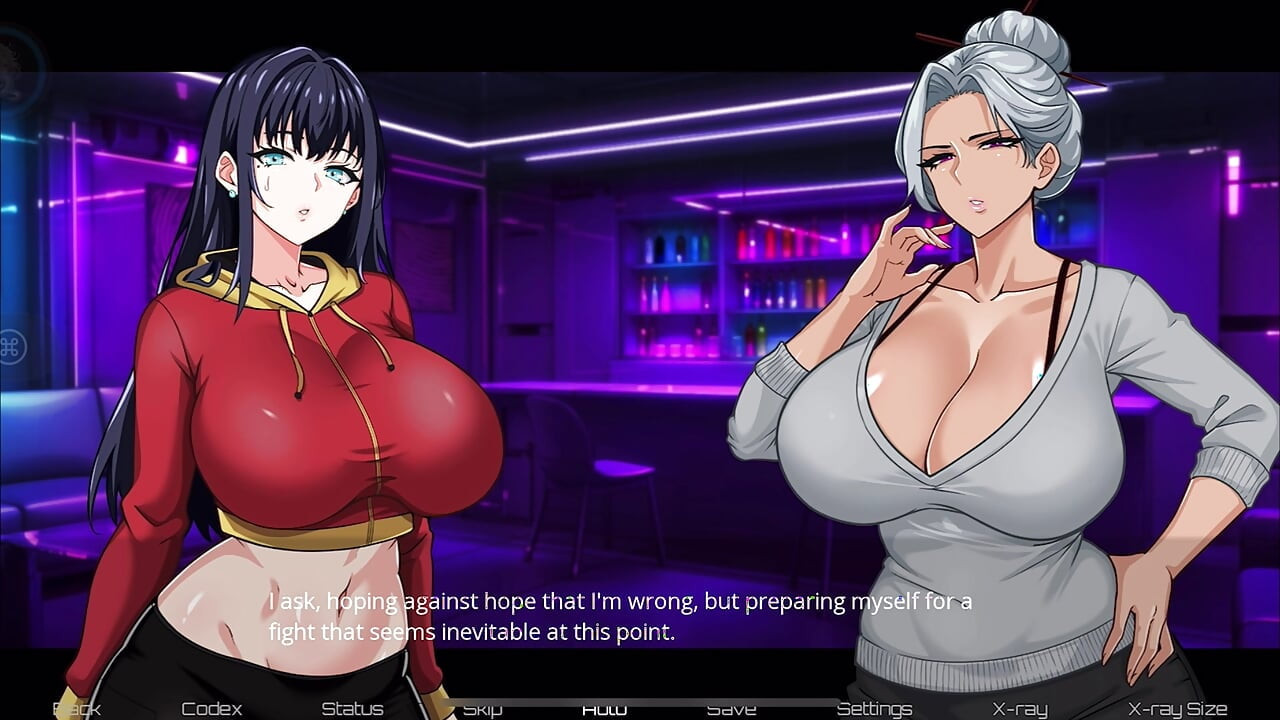The width and height of the screenshot is (1280, 720).
Task: Toggle Auto dialogue advance
Action: [x=604, y=709]
